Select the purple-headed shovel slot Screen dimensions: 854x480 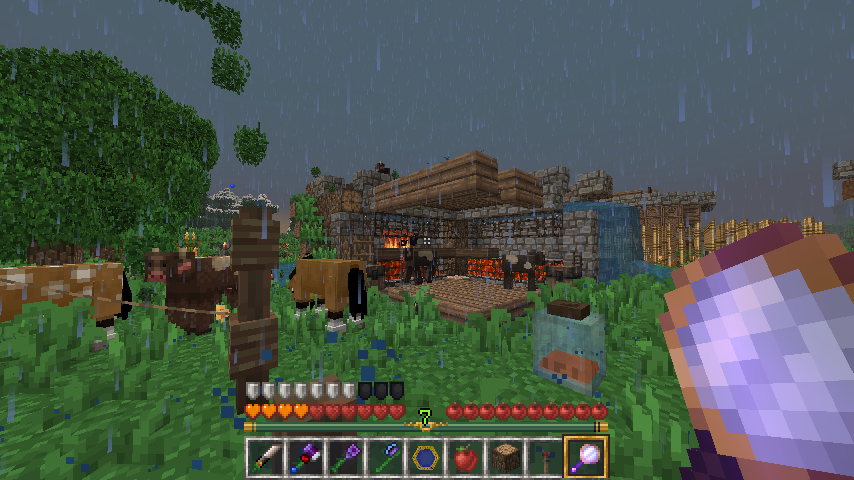point(346,457)
